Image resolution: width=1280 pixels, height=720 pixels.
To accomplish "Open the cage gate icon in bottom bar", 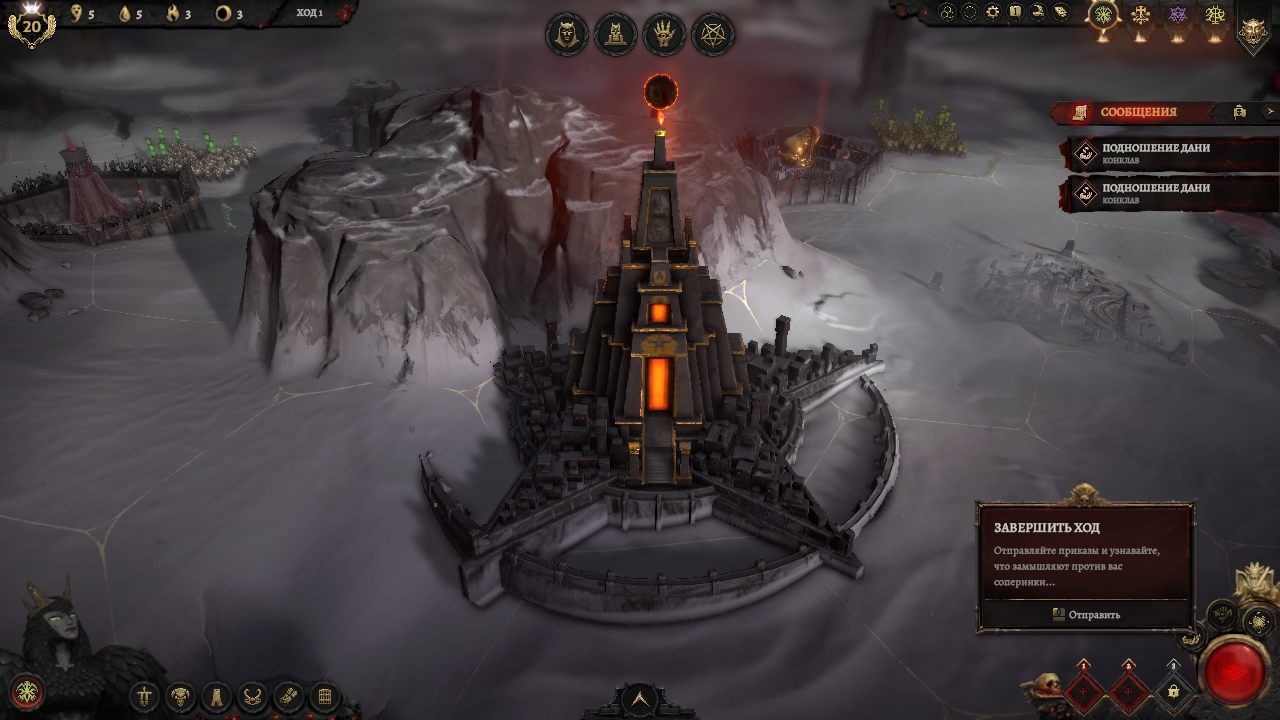I will click(x=324, y=696).
